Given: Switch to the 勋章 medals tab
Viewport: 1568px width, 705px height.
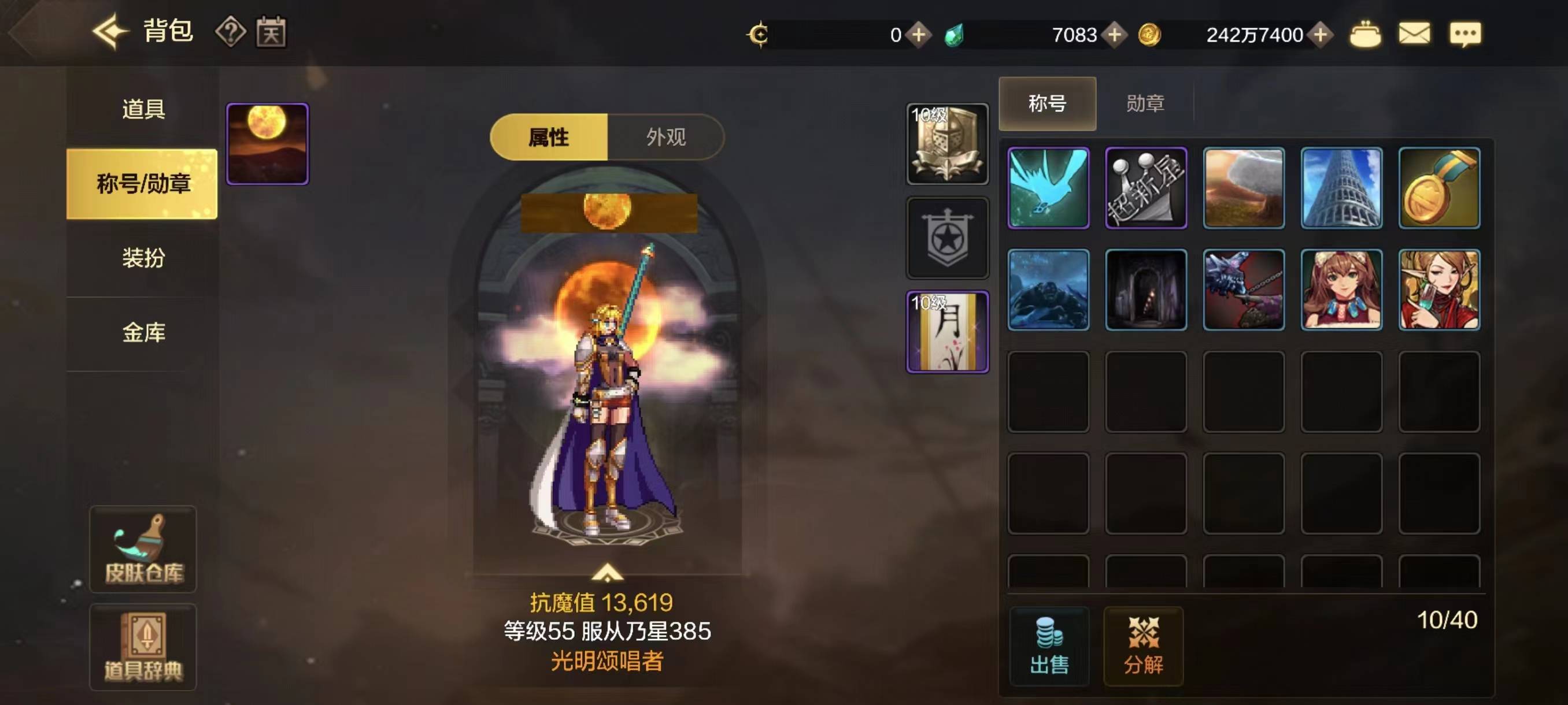Looking at the screenshot, I should click(1145, 104).
